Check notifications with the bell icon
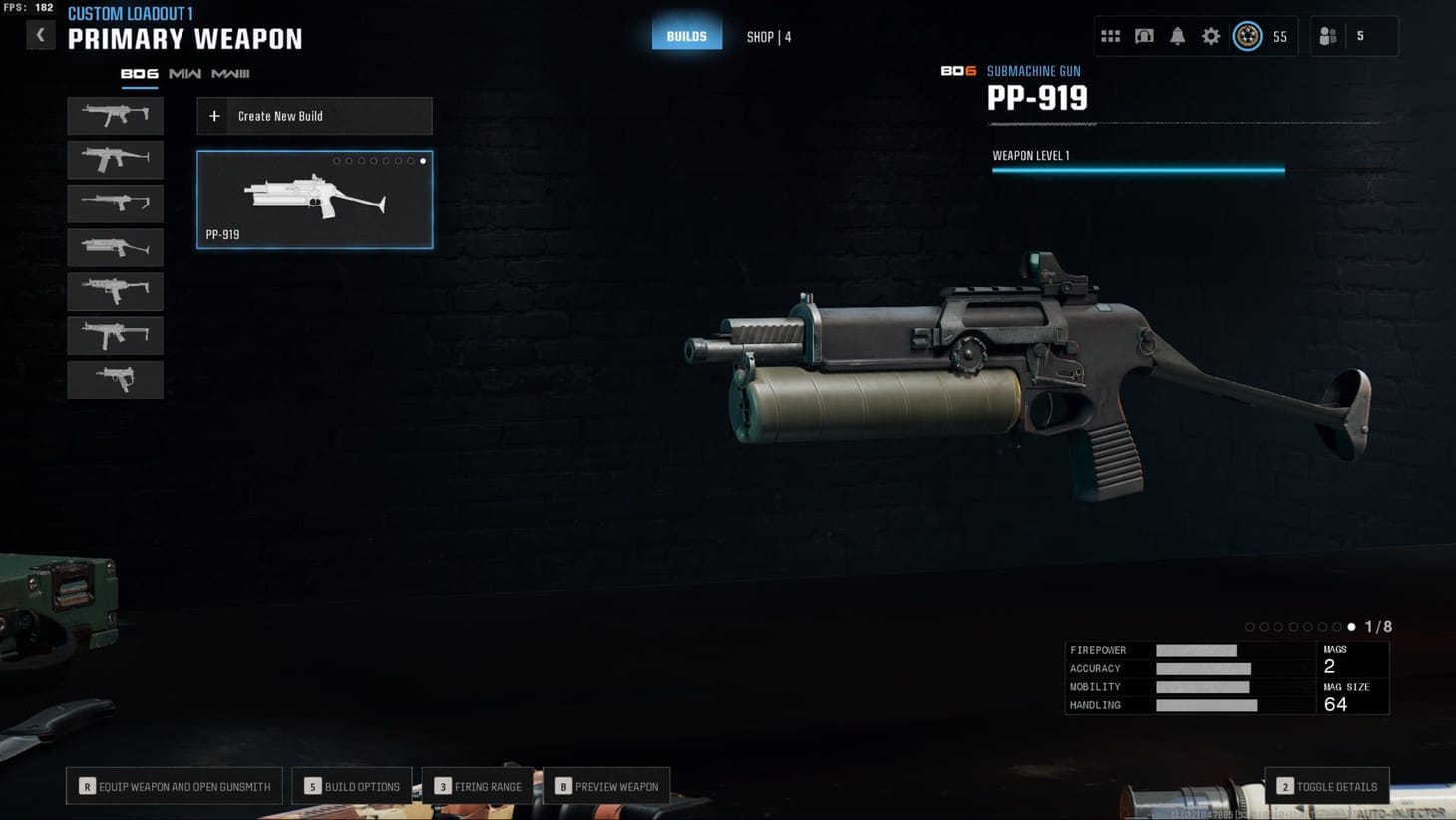Screen dimensions: 1456x820 pos(1178,36)
